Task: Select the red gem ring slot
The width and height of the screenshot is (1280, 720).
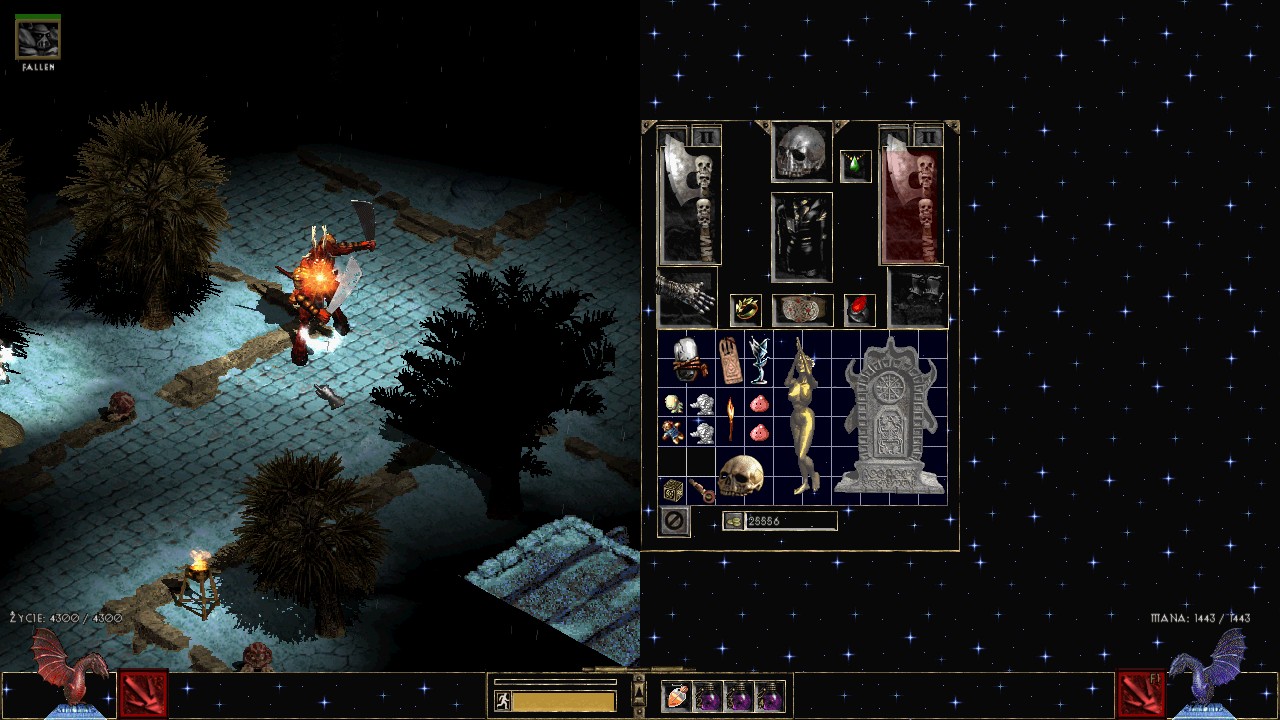Action: [x=859, y=310]
